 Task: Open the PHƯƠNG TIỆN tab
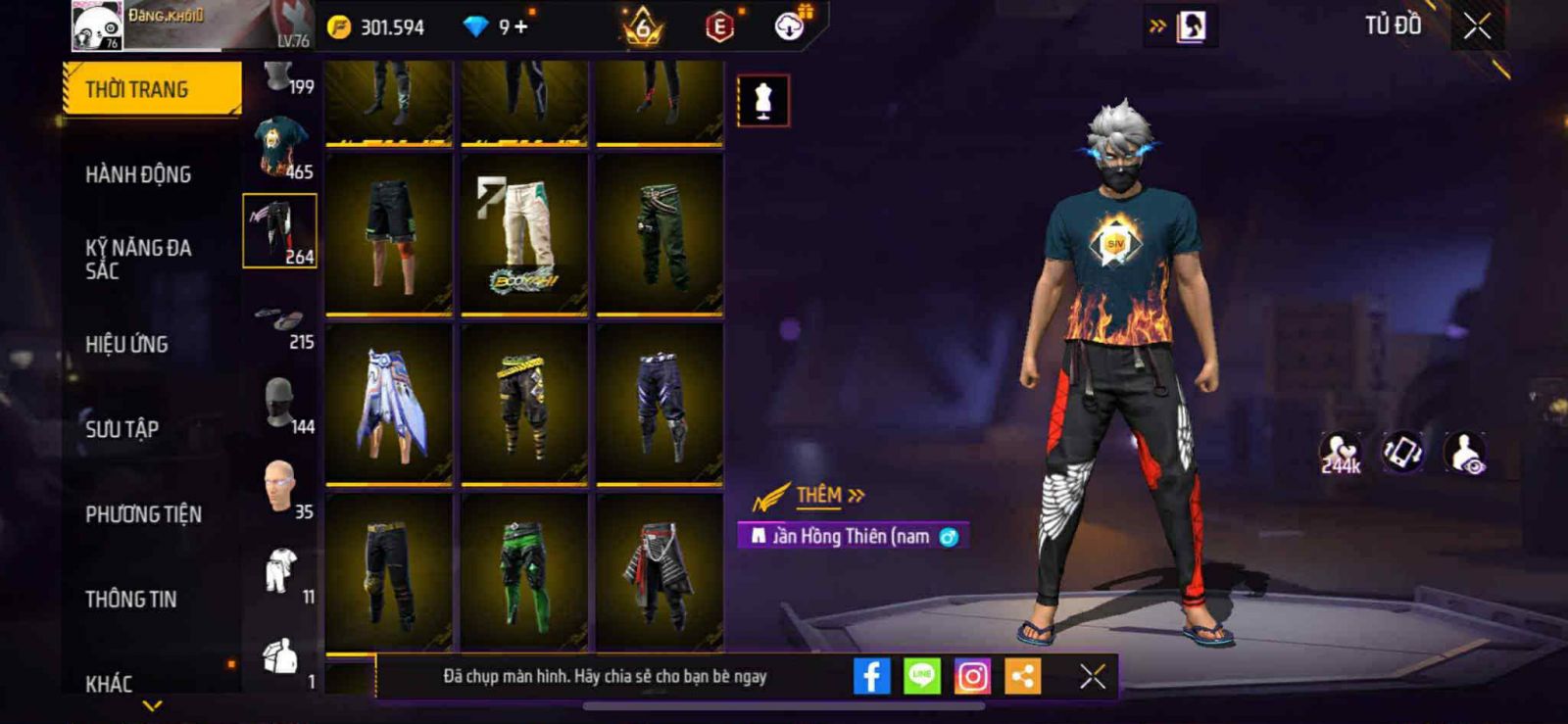(143, 514)
